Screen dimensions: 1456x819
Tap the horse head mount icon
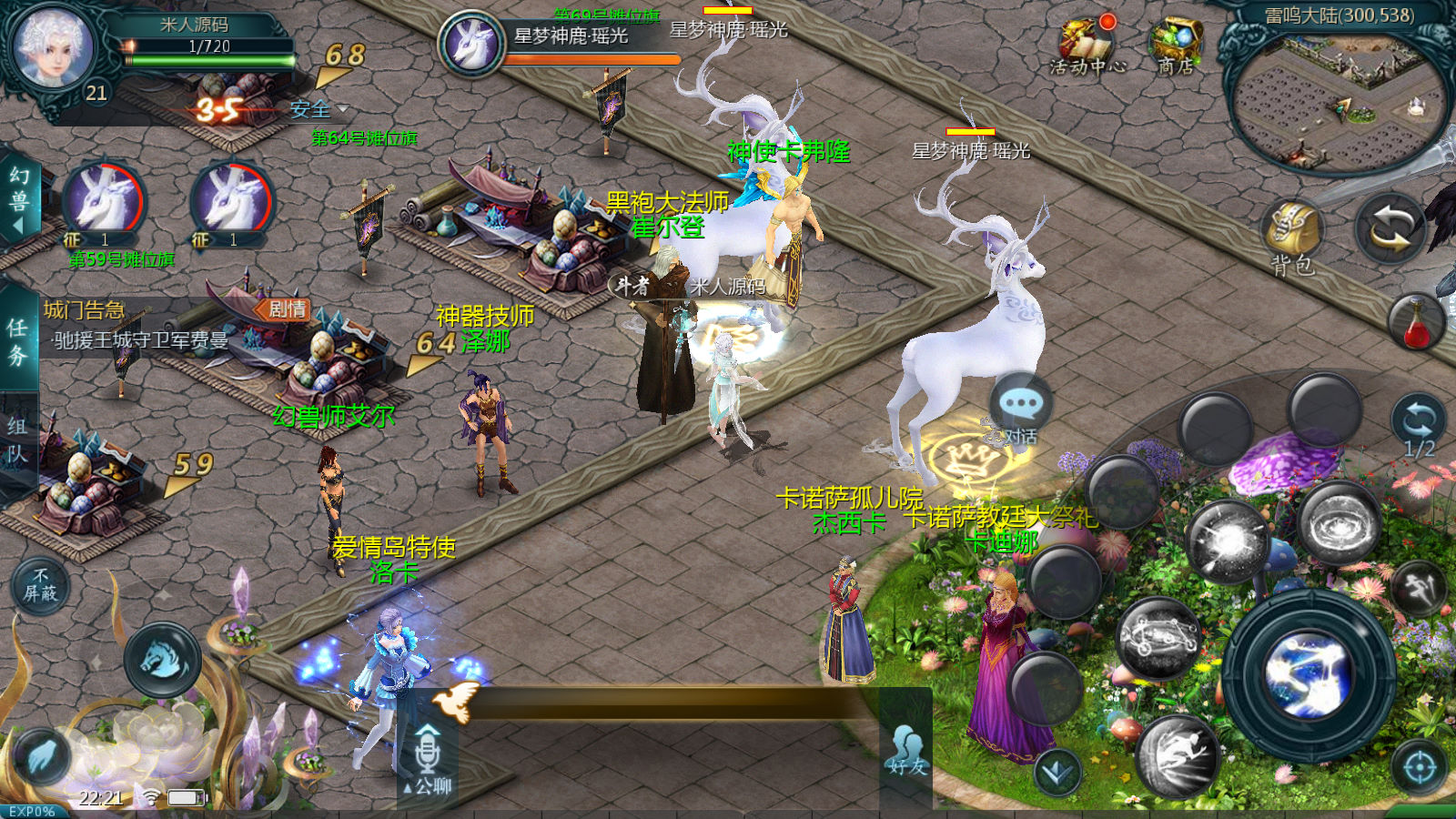(163, 659)
